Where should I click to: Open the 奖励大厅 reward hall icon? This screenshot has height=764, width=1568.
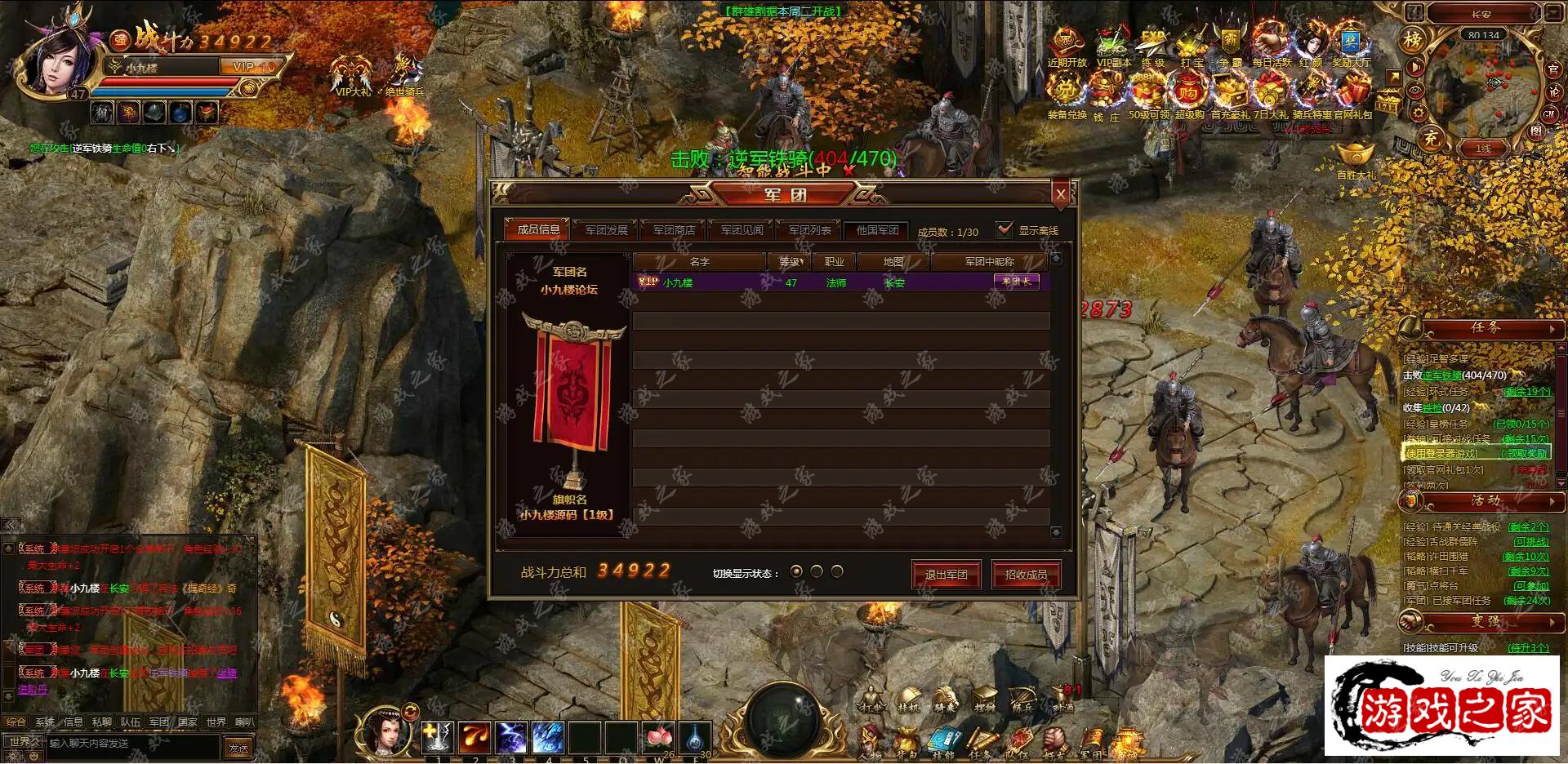coord(1352,46)
